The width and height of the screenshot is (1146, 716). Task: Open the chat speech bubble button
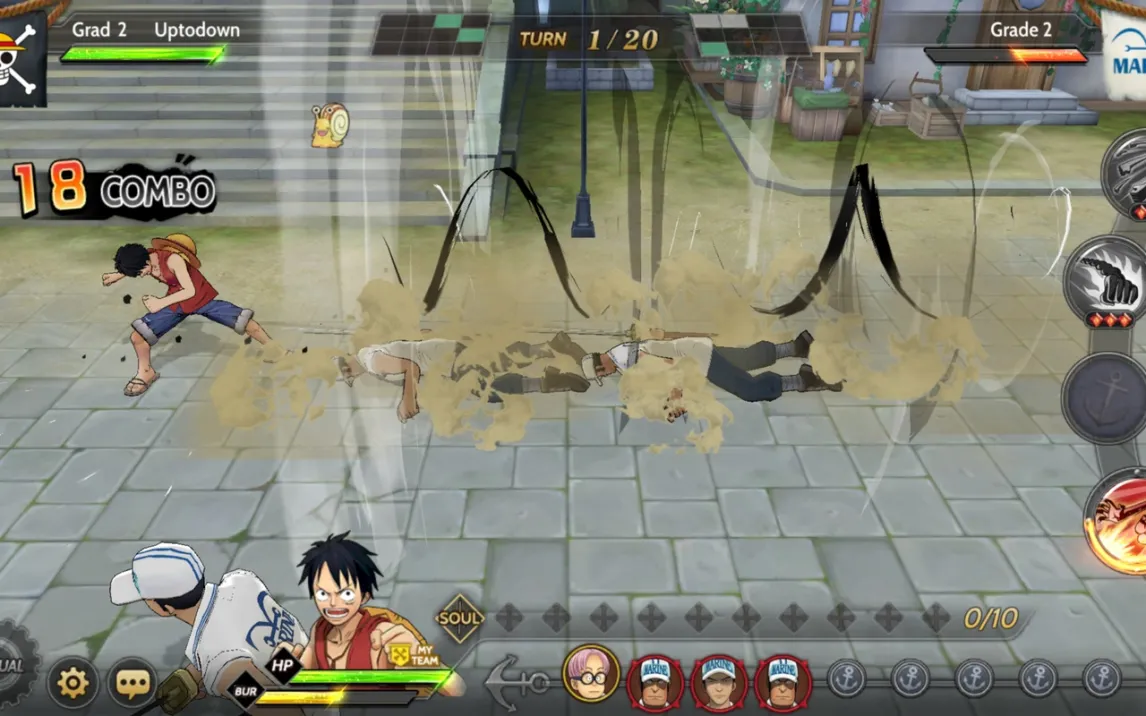coord(132,683)
